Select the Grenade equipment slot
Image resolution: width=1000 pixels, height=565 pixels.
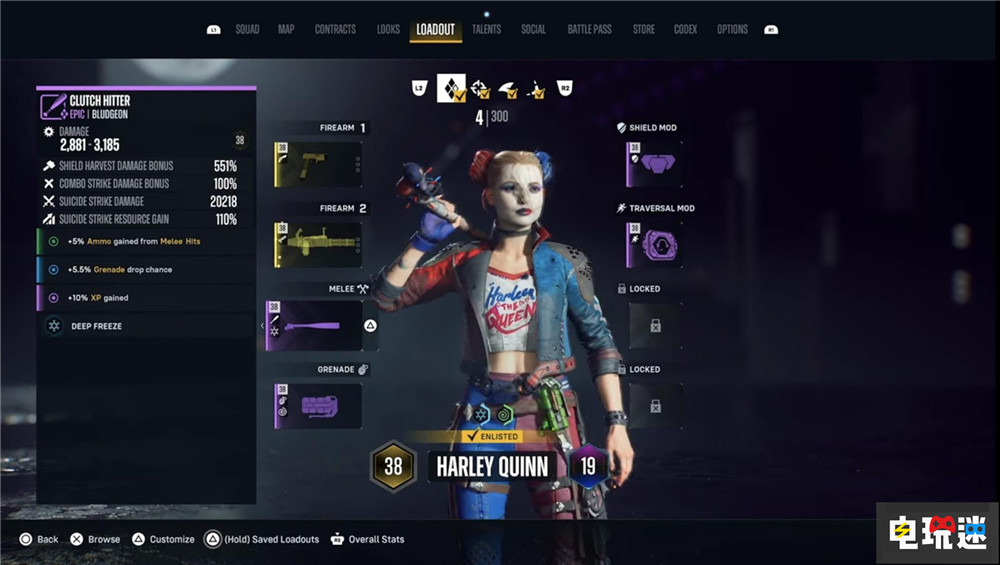[318, 406]
